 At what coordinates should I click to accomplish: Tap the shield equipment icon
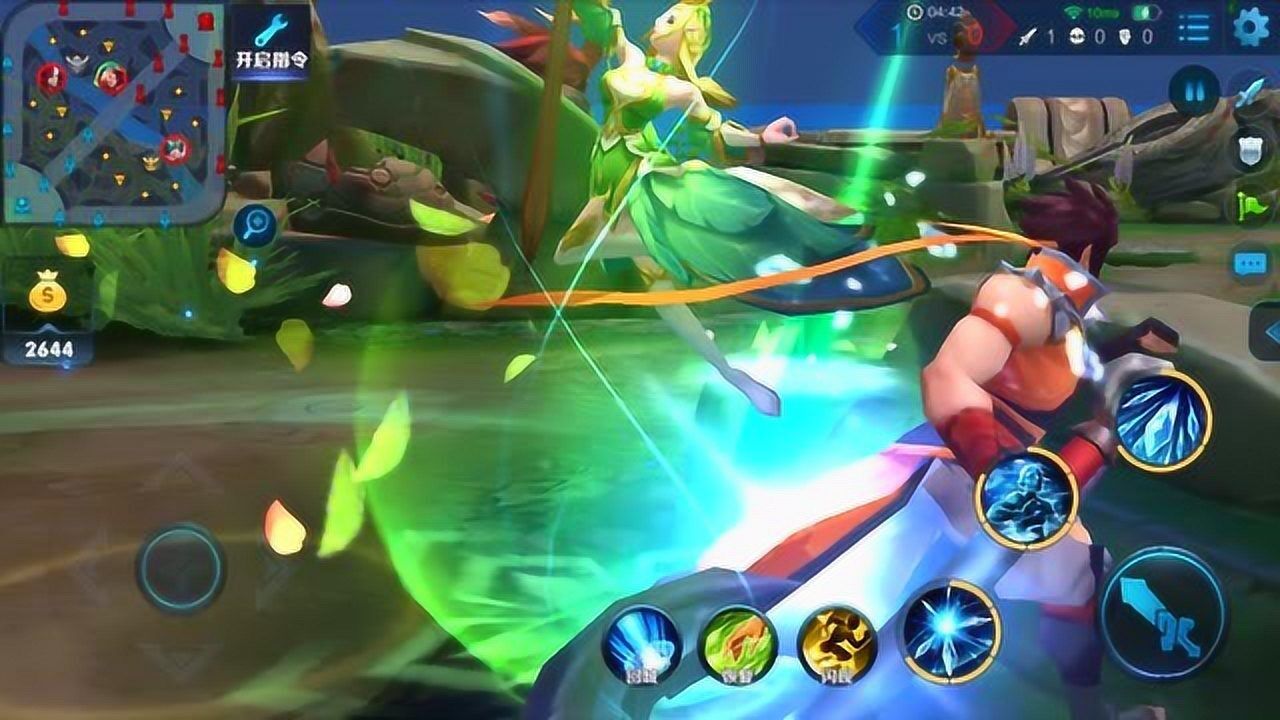tap(1249, 149)
